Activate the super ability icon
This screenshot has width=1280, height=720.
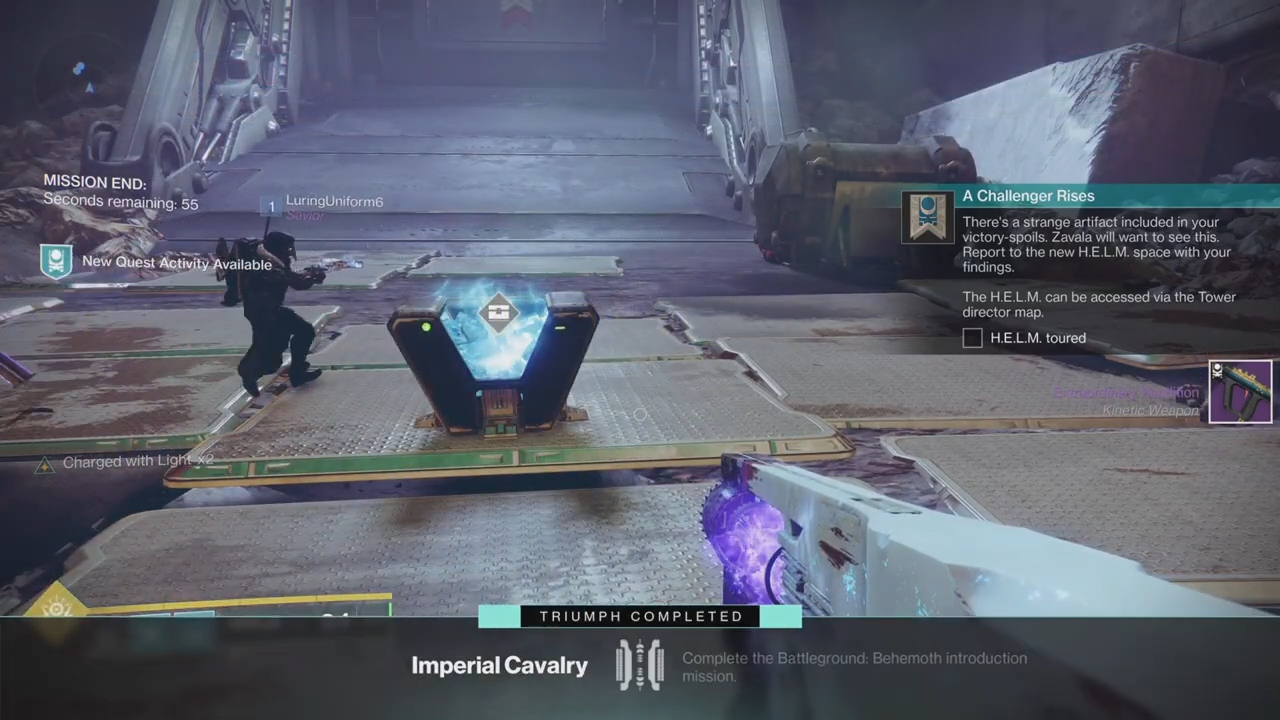pos(55,606)
